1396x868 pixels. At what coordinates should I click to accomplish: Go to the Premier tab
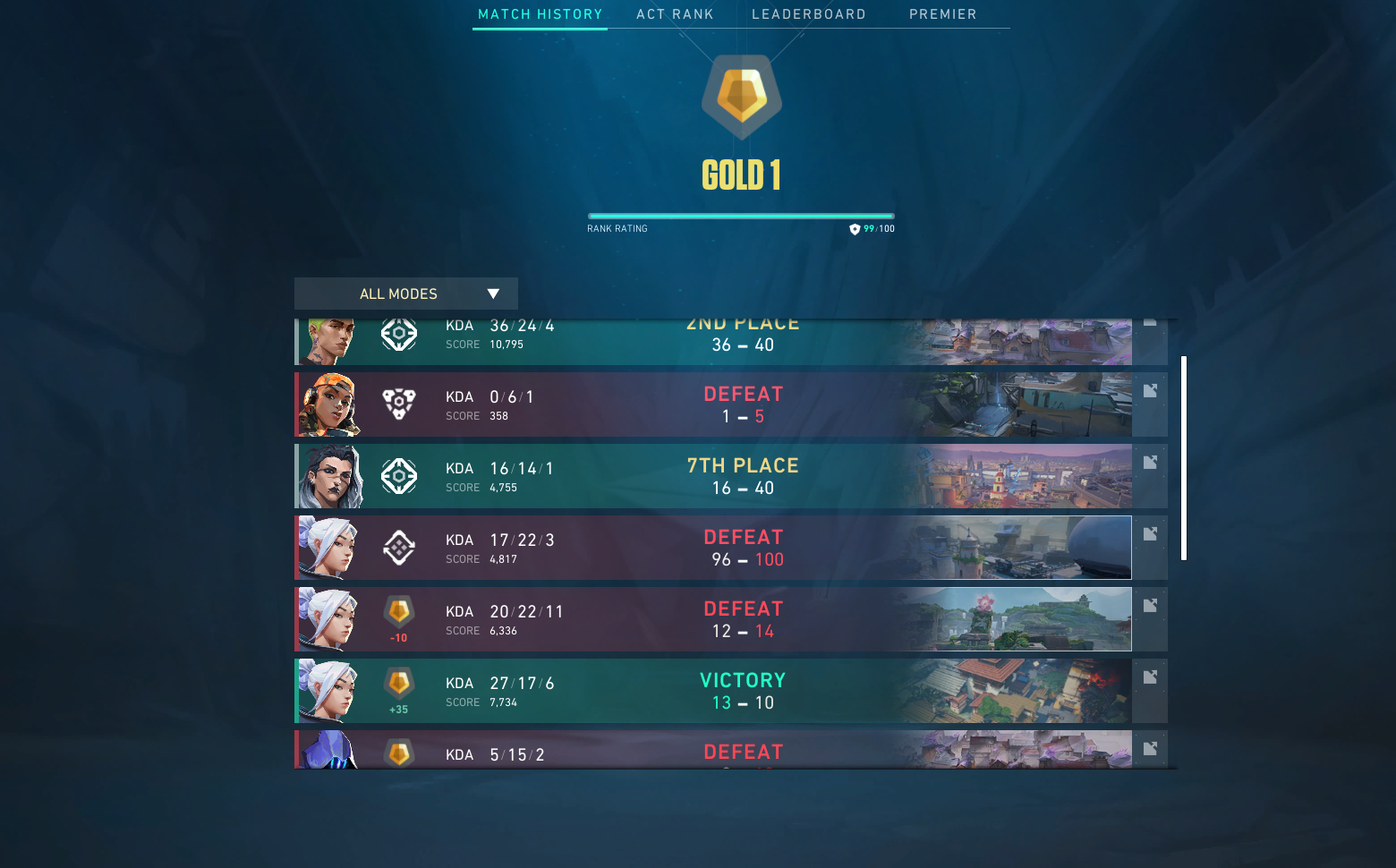click(942, 14)
